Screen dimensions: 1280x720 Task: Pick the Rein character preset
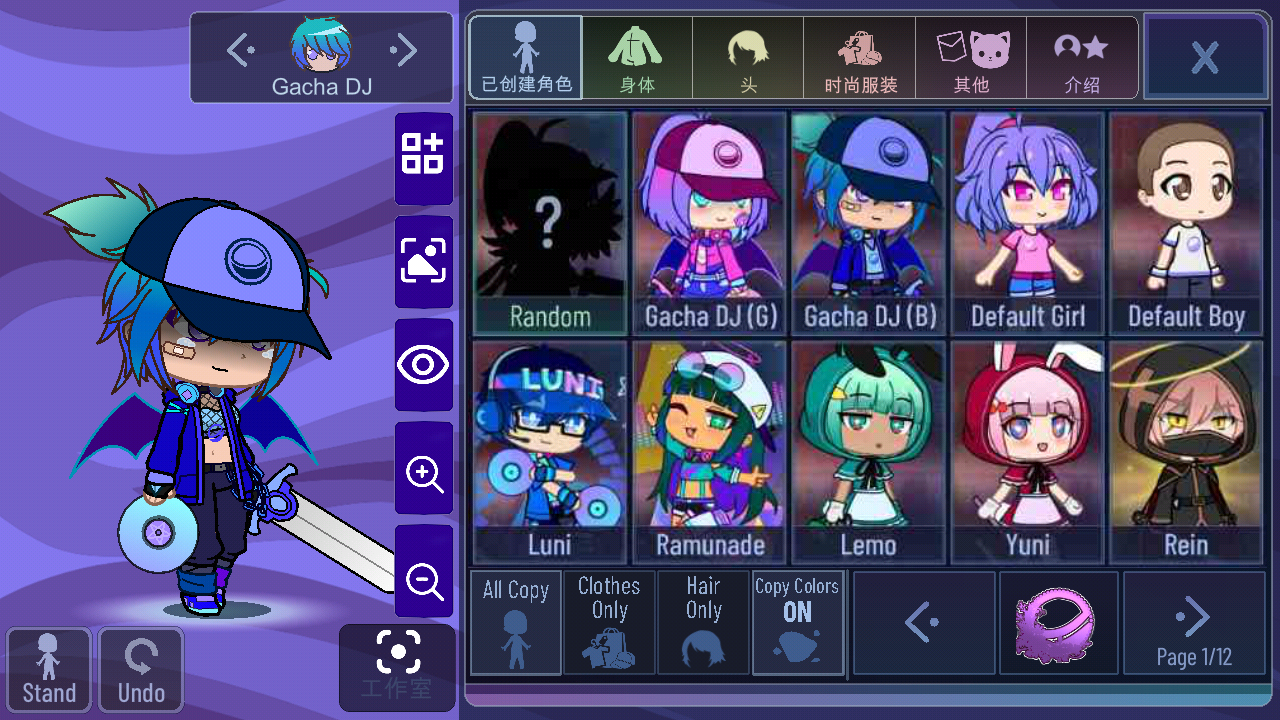(x=1186, y=452)
